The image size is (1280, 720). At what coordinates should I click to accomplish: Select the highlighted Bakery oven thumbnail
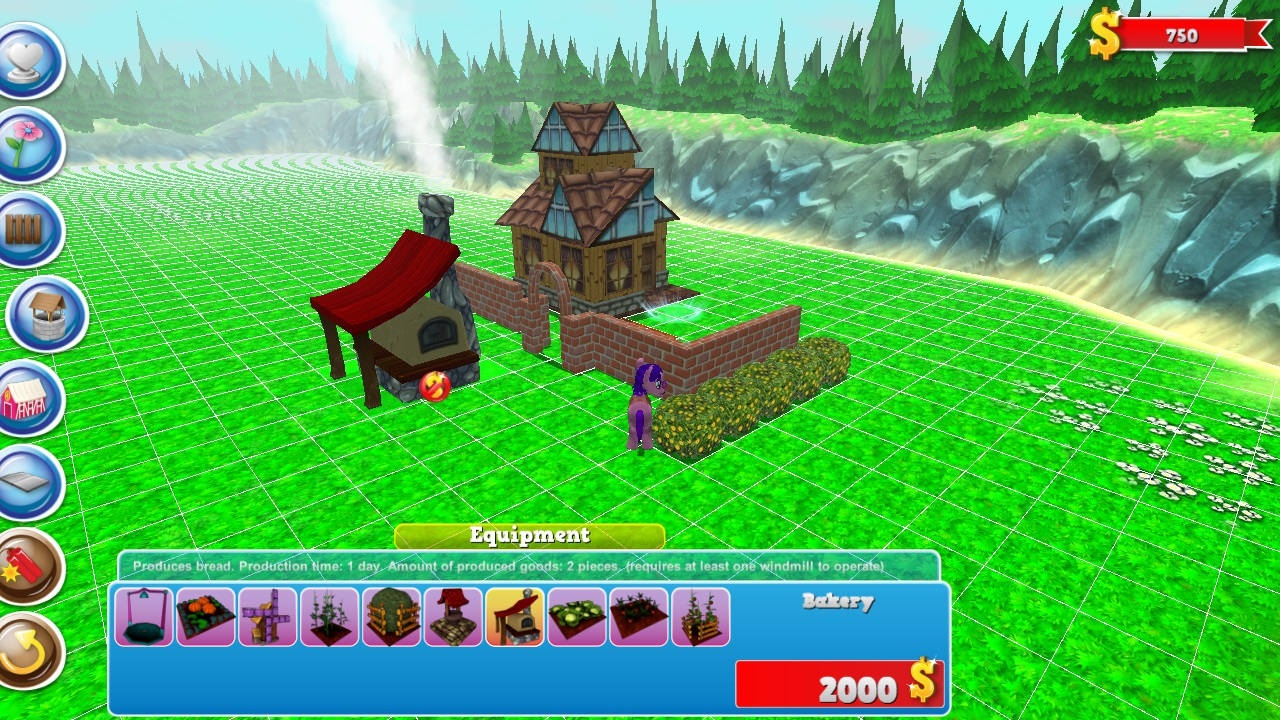tap(513, 615)
